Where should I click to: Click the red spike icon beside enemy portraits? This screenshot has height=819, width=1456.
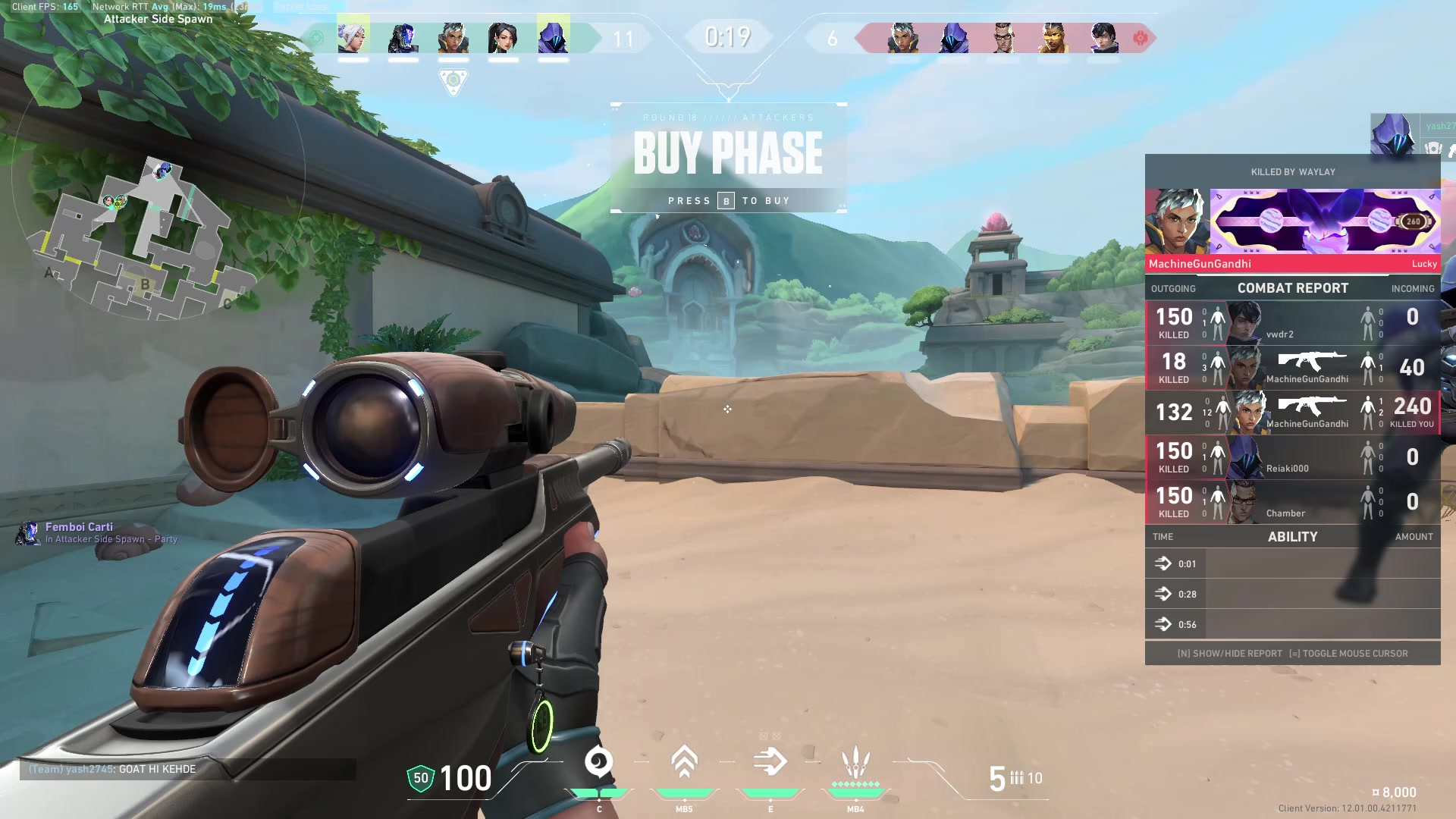coord(1140,38)
